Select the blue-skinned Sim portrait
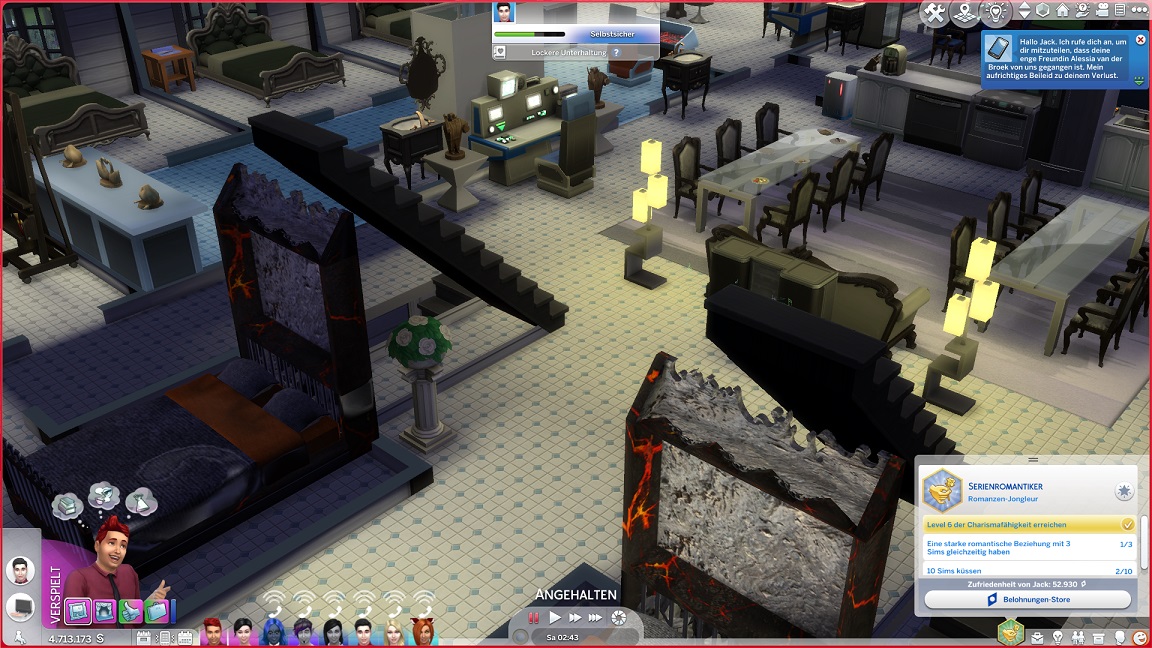The height and width of the screenshot is (648, 1152). pos(273,632)
